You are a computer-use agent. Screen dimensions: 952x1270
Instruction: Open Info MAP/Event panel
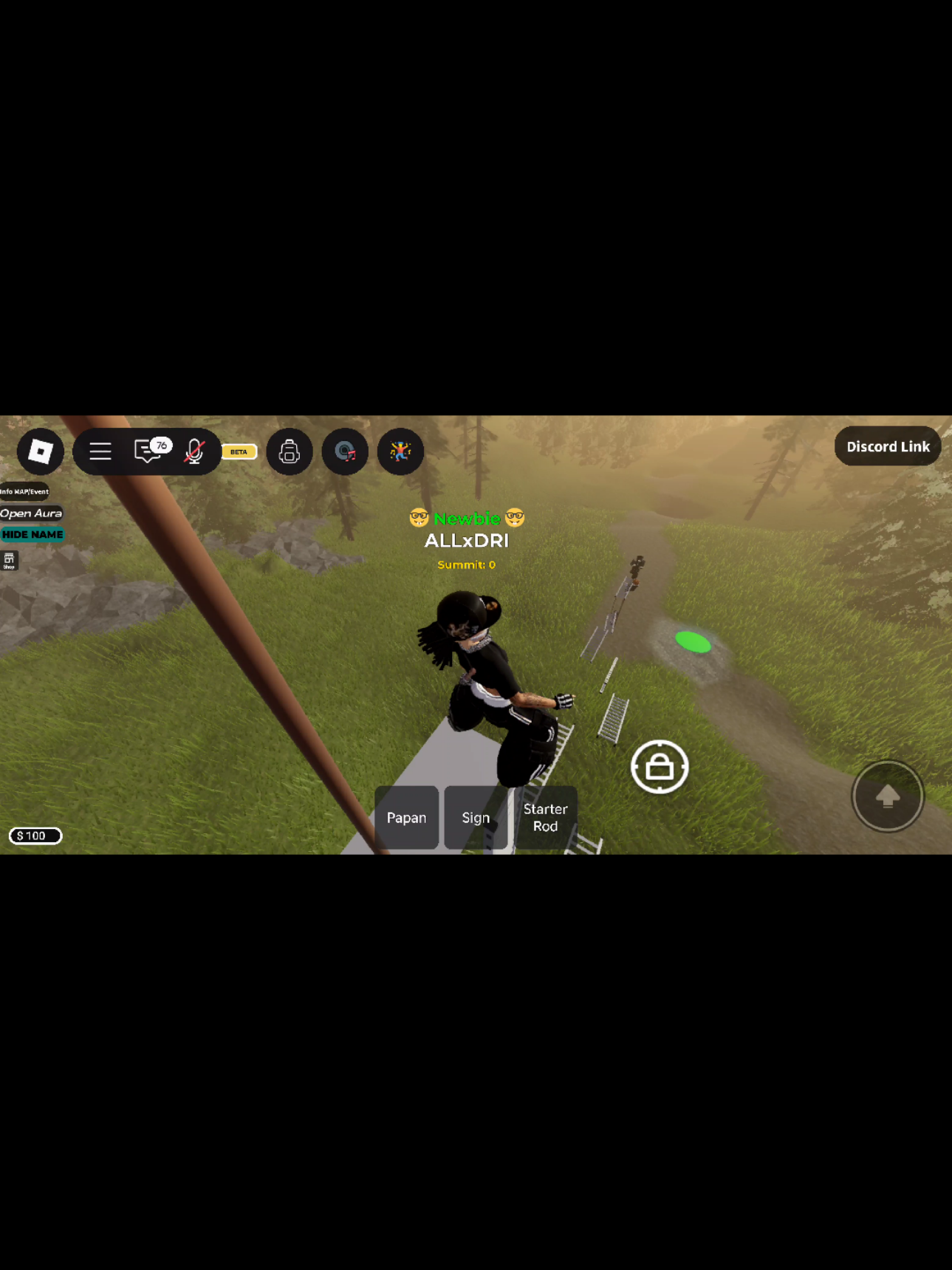[x=24, y=491]
